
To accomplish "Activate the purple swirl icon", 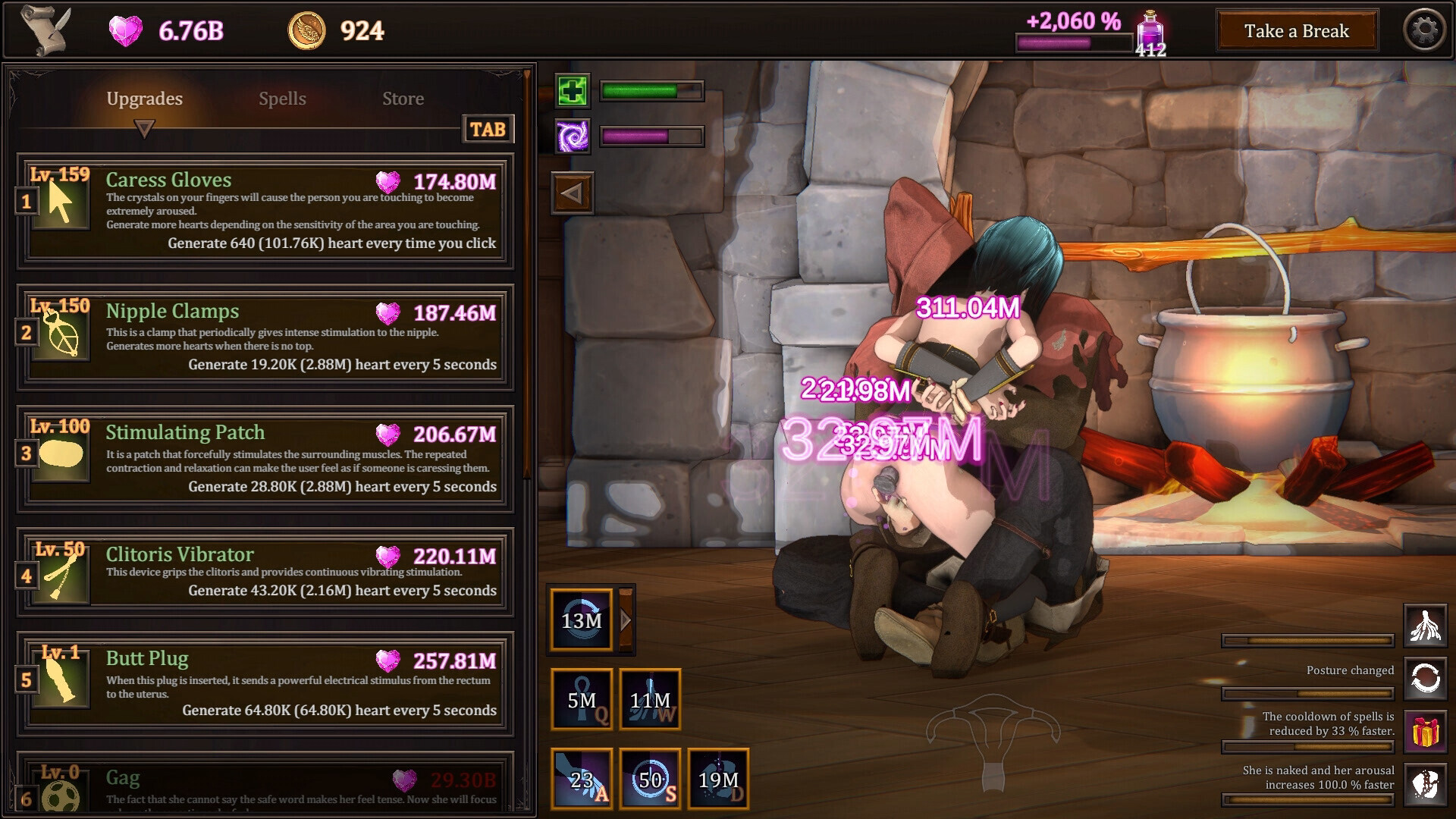I will click(x=572, y=136).
